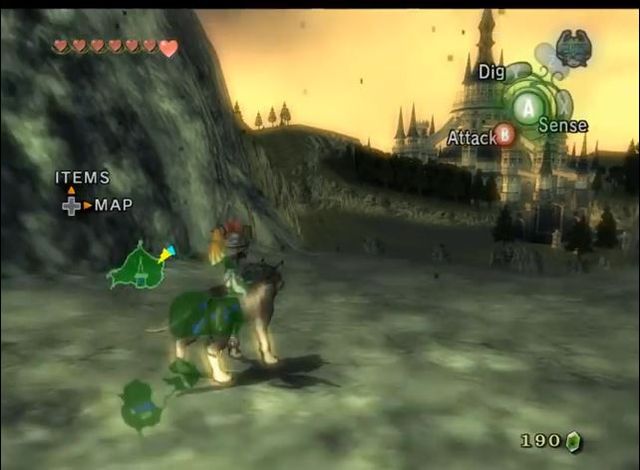Open the ITEMS screen label
The image size is (640, 470).
pyautogui.click(x=82, y=178)
